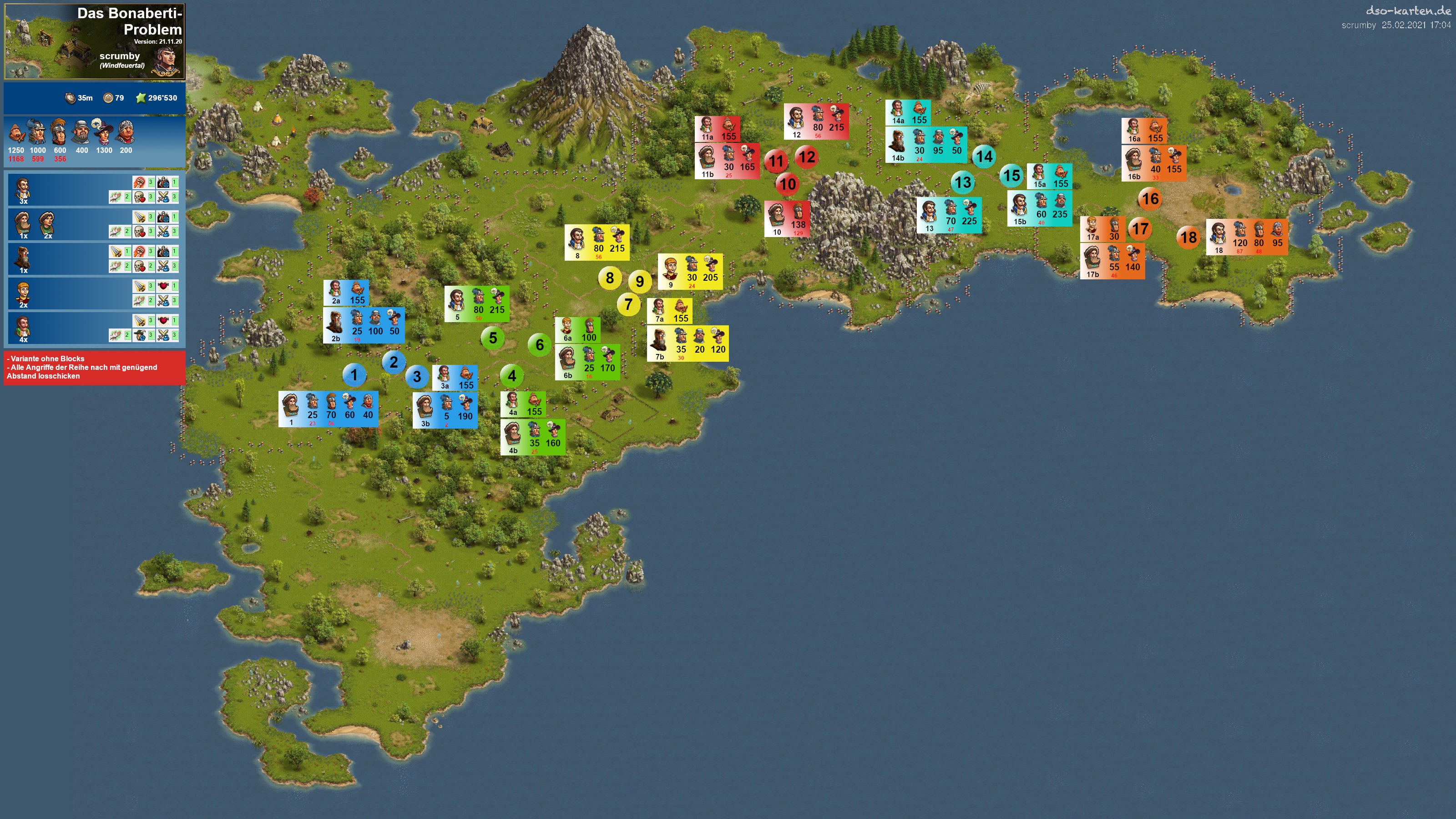Click the red Variante ohne Blocks note
The image size is (1456, 819).
pos(94,367)
